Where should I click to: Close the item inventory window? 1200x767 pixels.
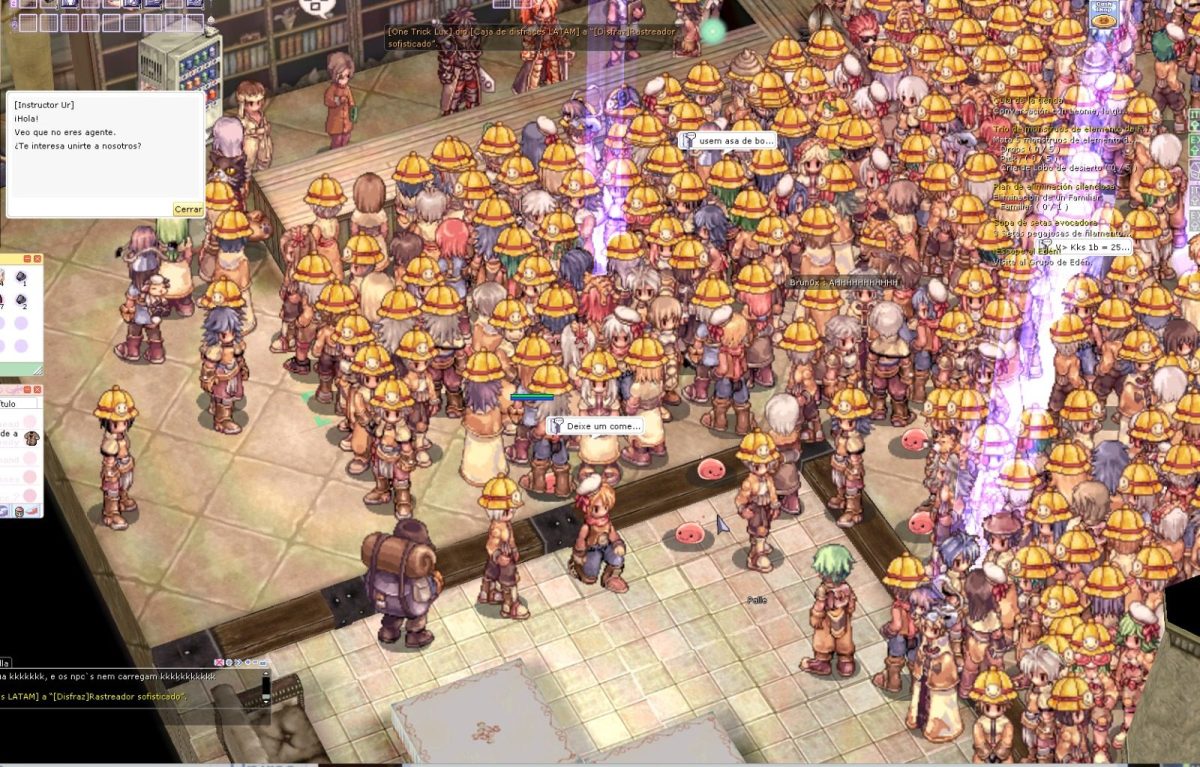(x=37, y=259)
